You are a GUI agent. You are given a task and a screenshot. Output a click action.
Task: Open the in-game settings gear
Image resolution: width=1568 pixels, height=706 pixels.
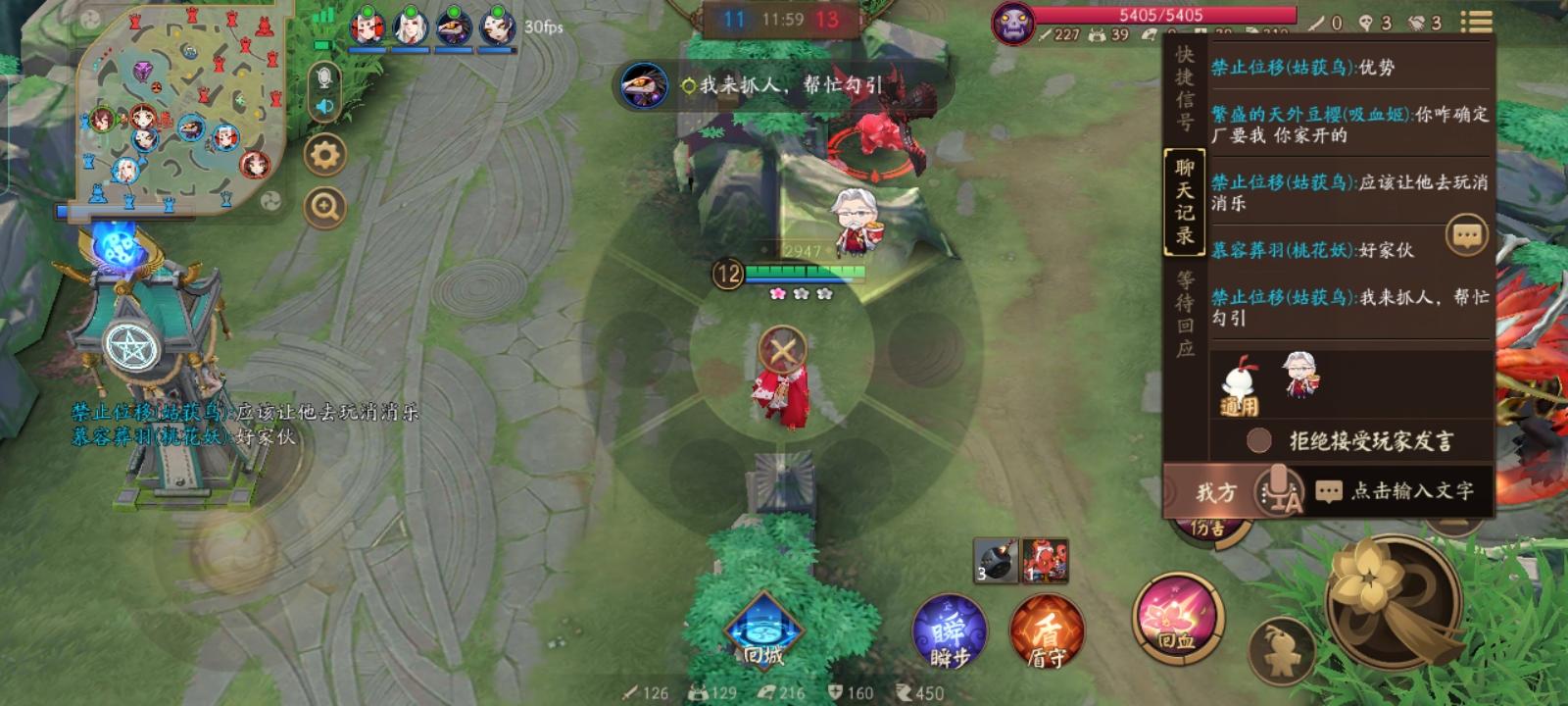pyautogui.click(x=324, y=154)
